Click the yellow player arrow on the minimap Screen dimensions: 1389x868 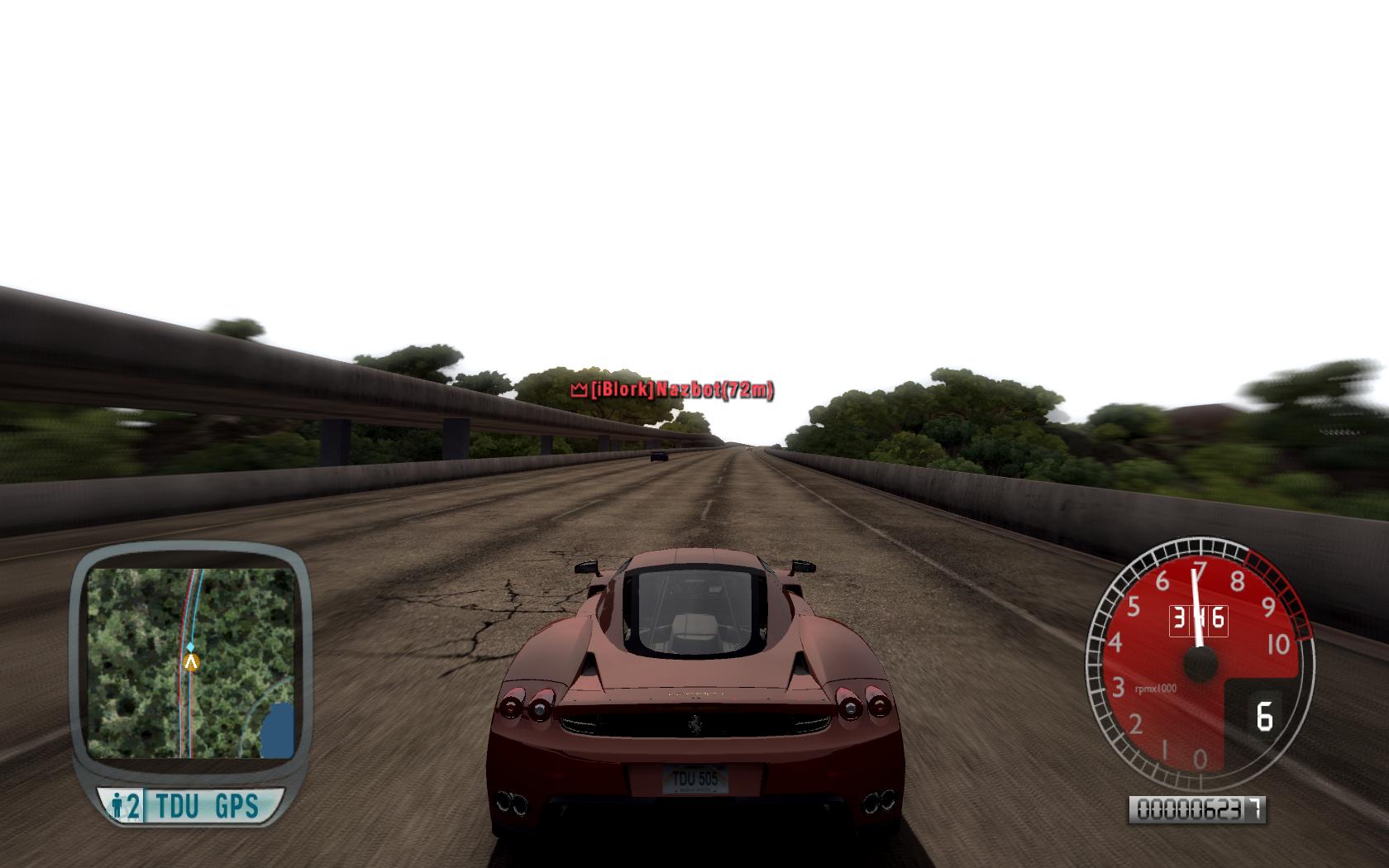click(193, 661)
